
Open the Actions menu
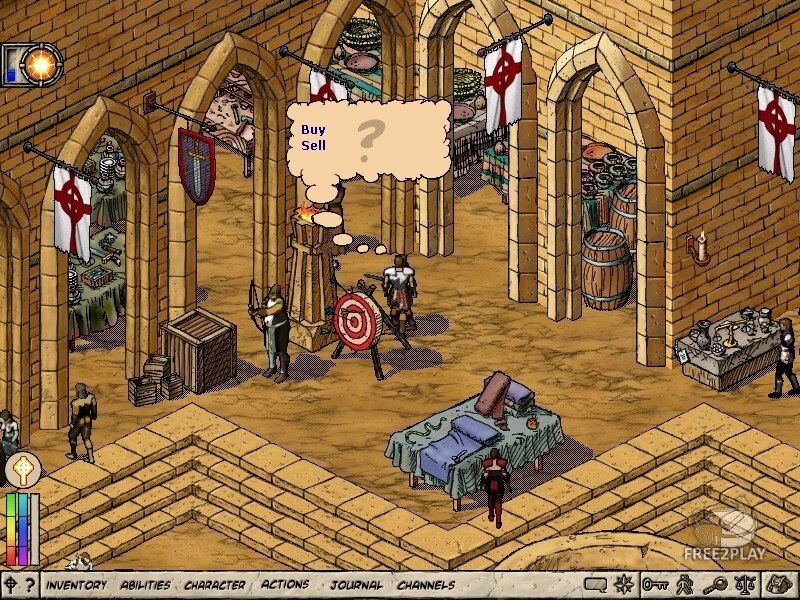click(285, 585)
